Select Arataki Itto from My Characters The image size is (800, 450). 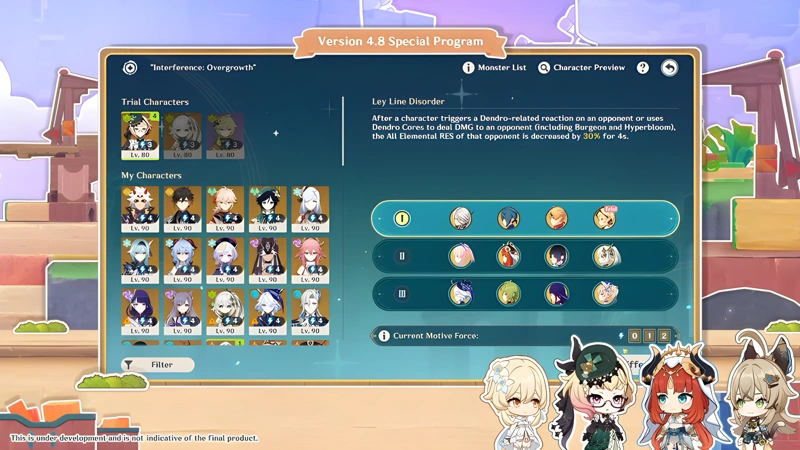139,208
